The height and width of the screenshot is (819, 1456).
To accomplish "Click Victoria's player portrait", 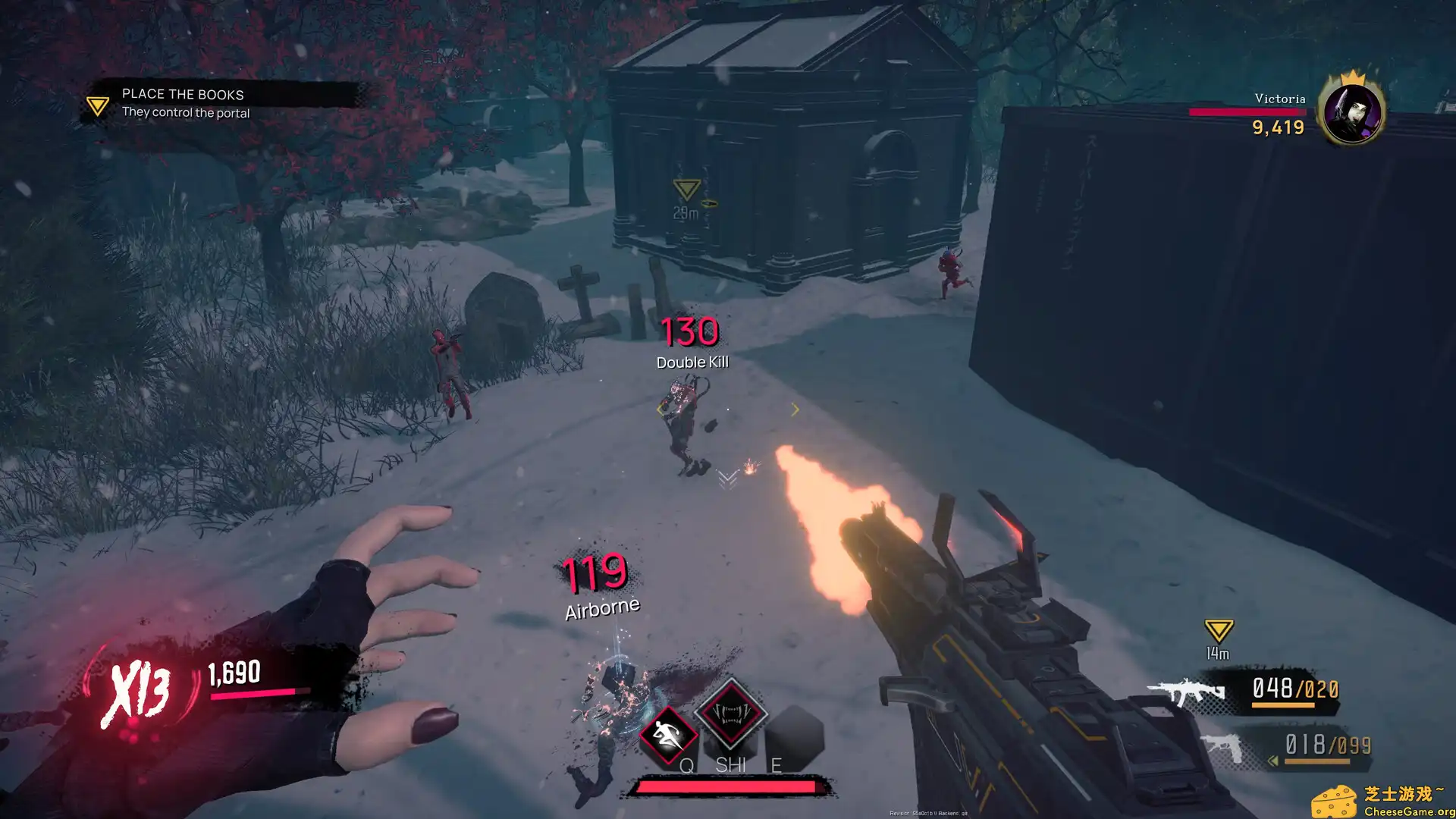I will pos(1351,112).
